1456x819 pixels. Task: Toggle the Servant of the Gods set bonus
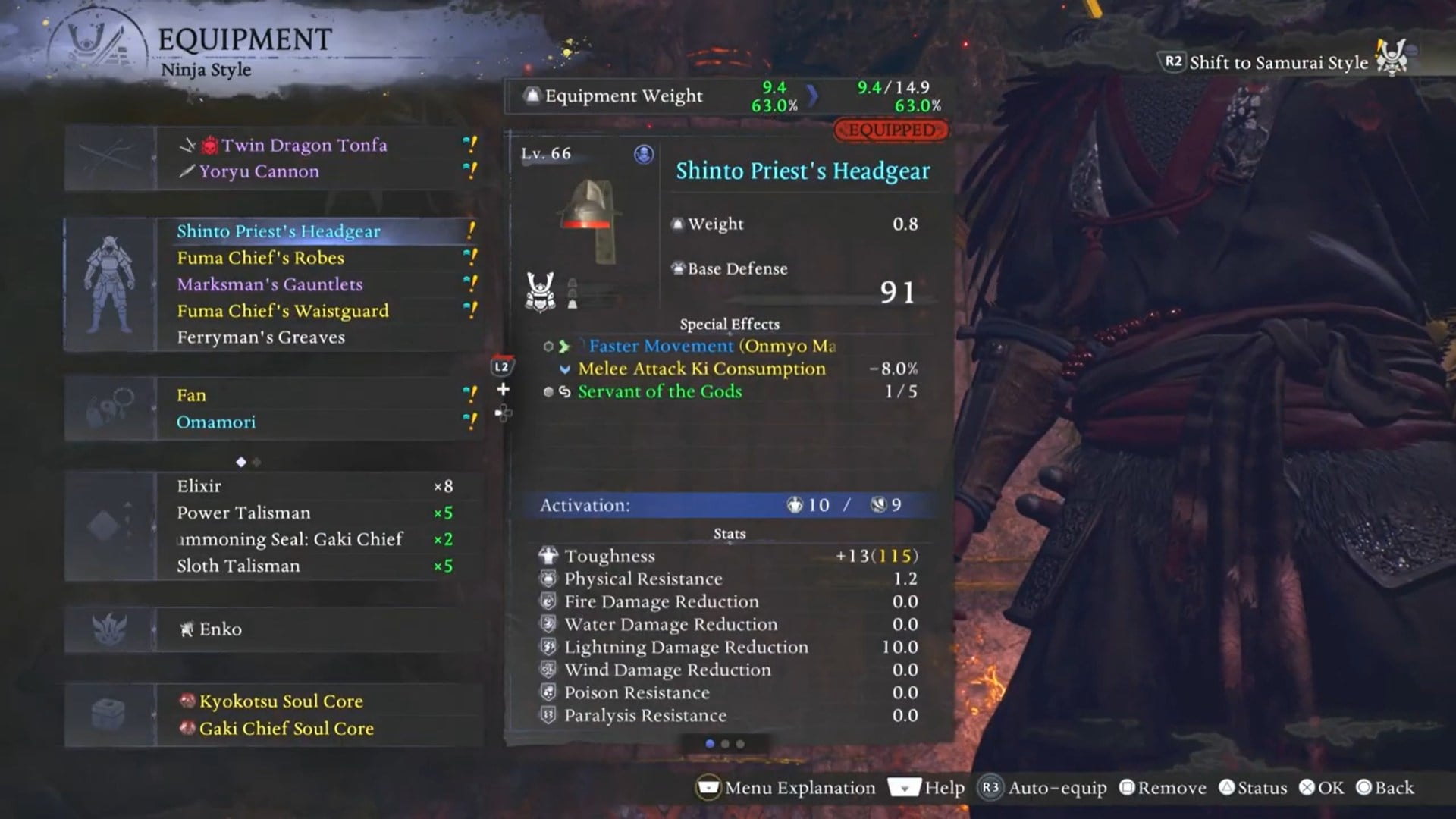658,392
